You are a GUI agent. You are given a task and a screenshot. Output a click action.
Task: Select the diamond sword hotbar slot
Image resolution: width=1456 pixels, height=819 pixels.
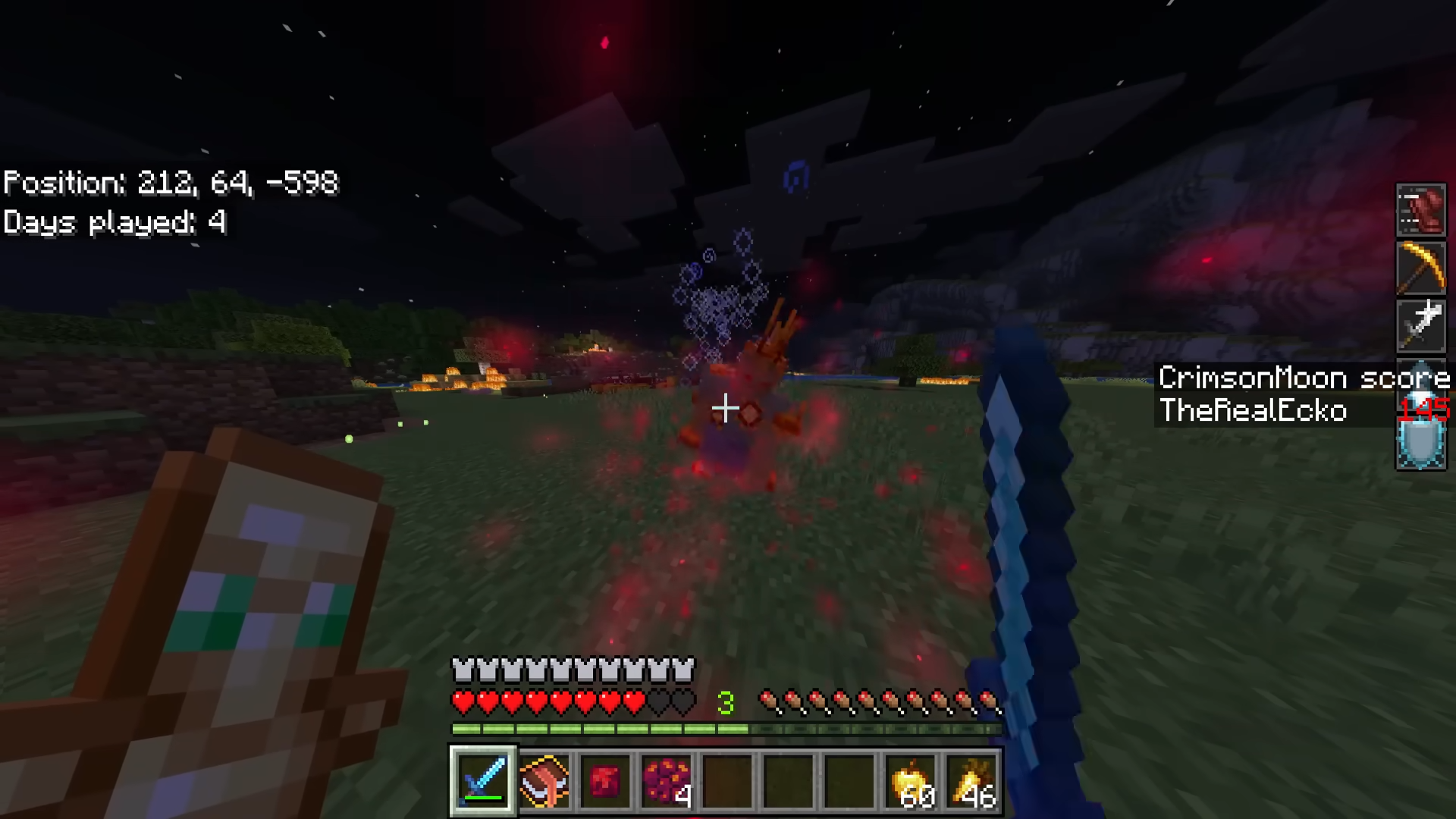click(x=483, y=780)
